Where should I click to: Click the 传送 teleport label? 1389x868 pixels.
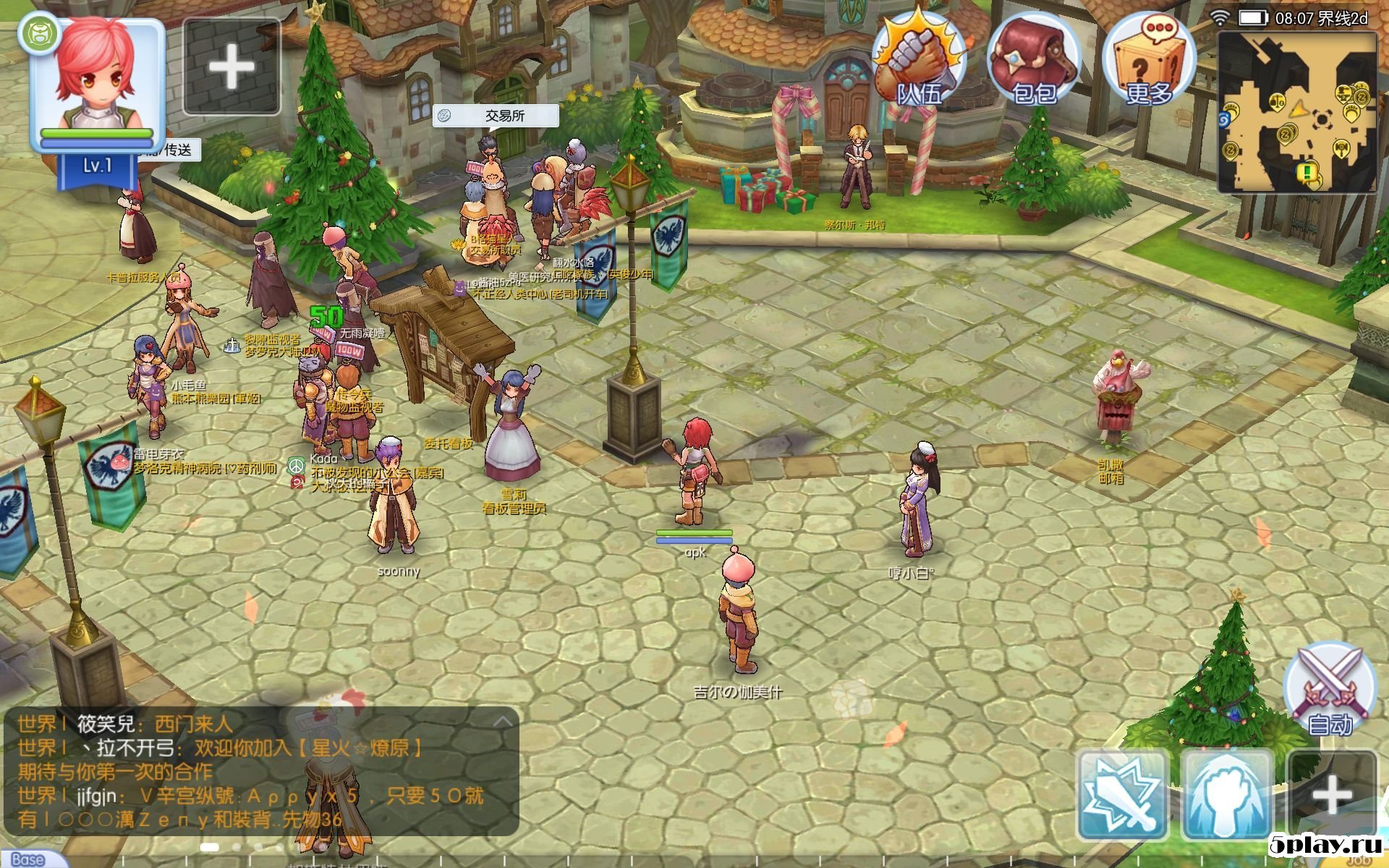[x=176, y=150]
